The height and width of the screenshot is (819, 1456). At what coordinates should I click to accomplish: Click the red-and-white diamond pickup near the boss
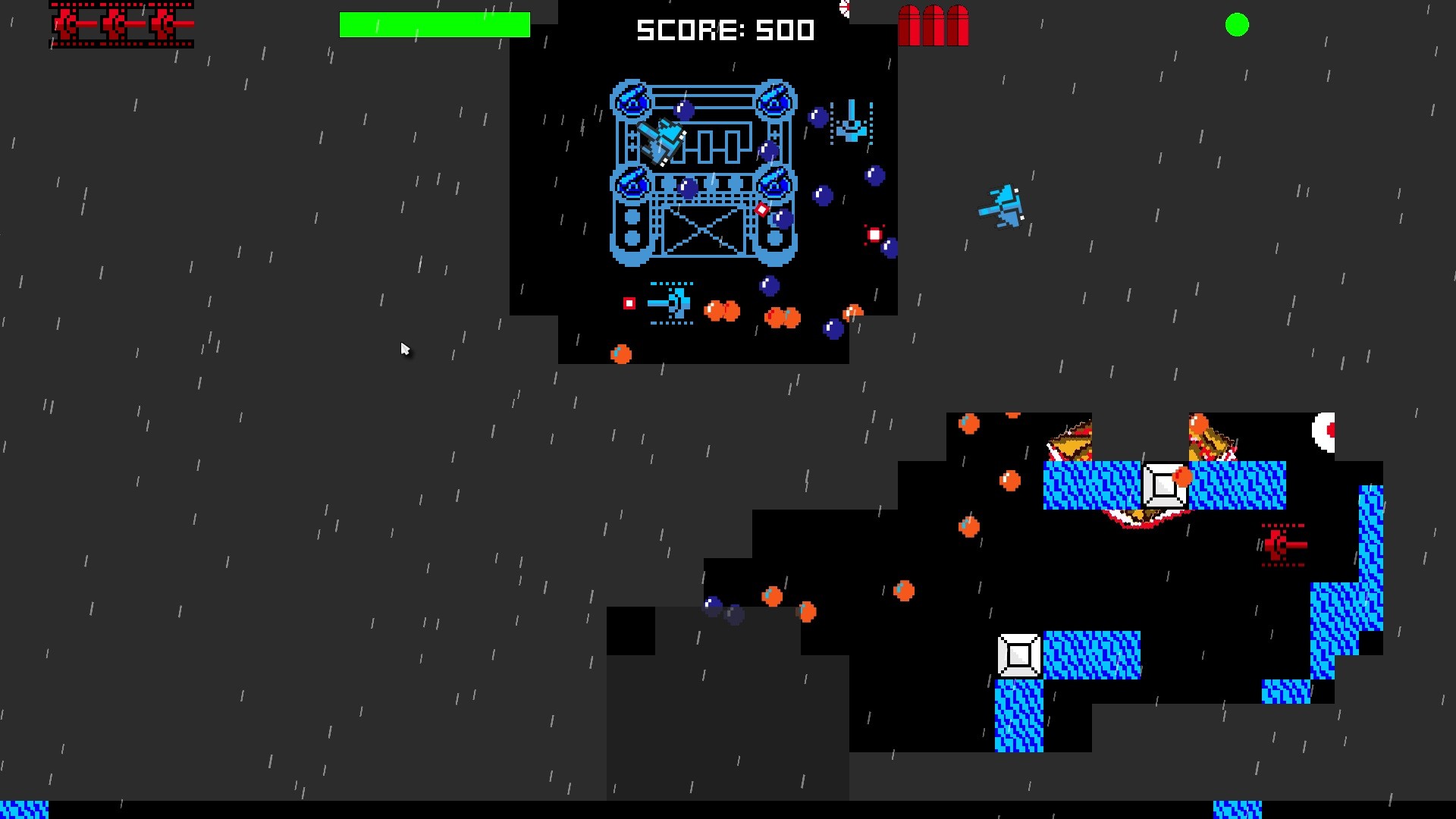[763, 208]
